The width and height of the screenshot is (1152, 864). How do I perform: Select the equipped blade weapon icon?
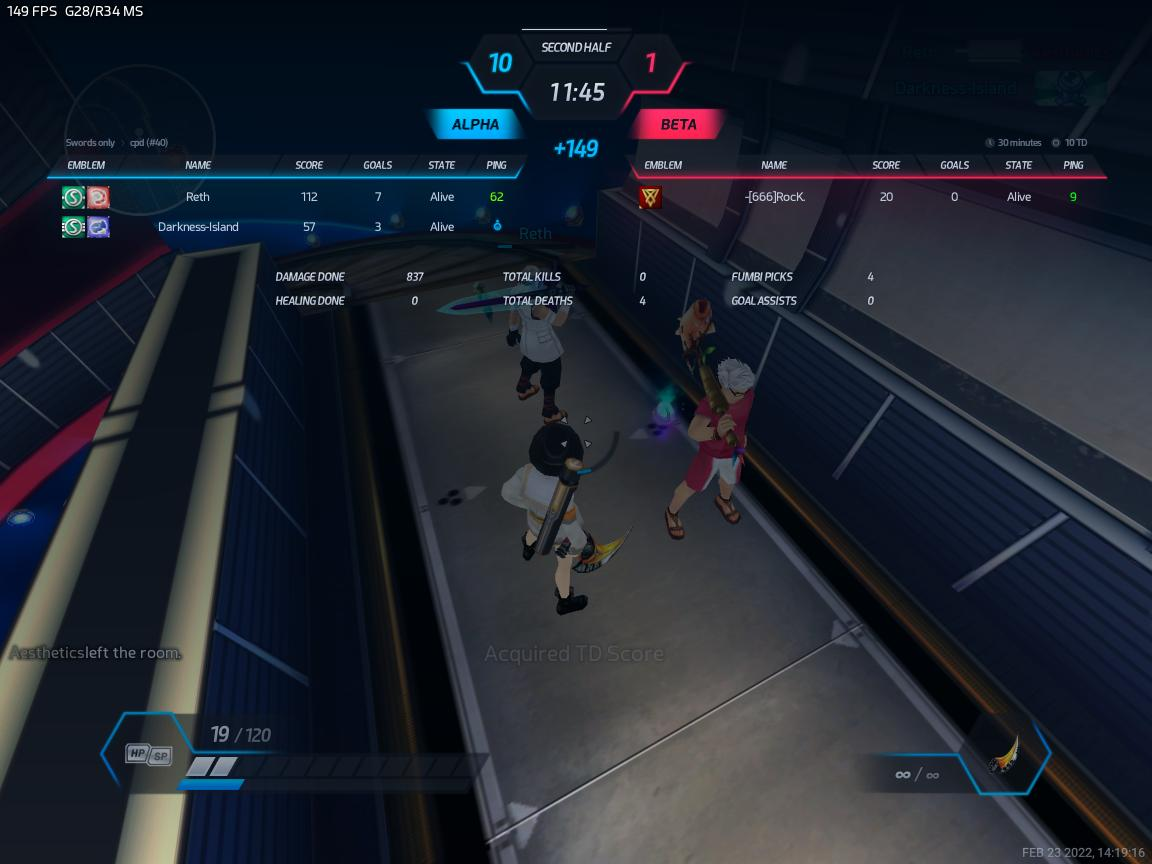pyautogui.click(x=1003, y=756)
